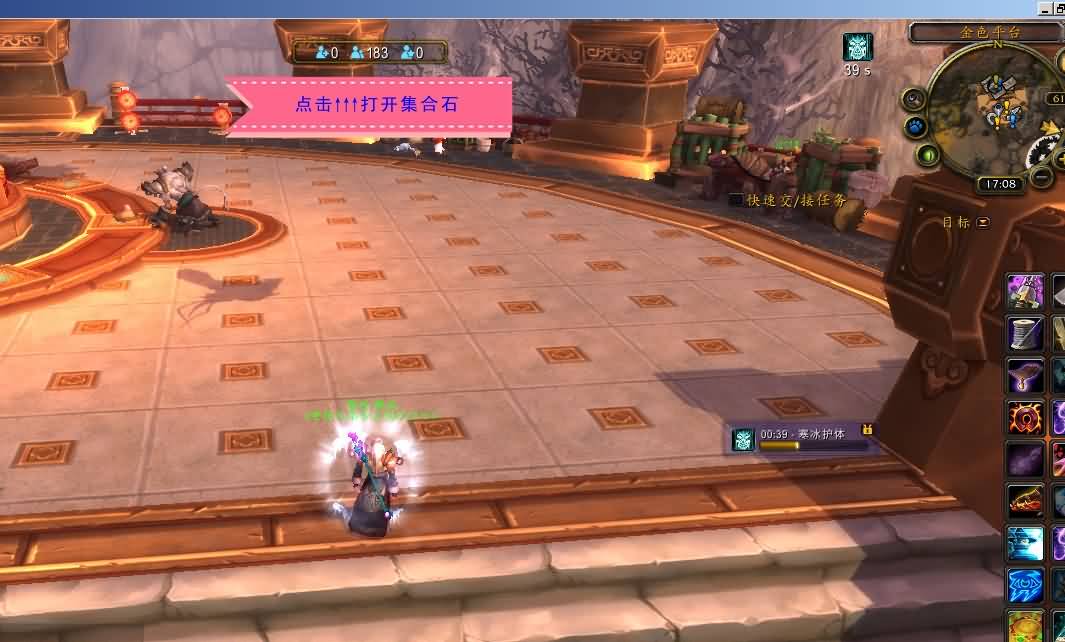Use the thread spool item slot
The height and width of the screenshot is (642, 1065).
click(1025, 333)
